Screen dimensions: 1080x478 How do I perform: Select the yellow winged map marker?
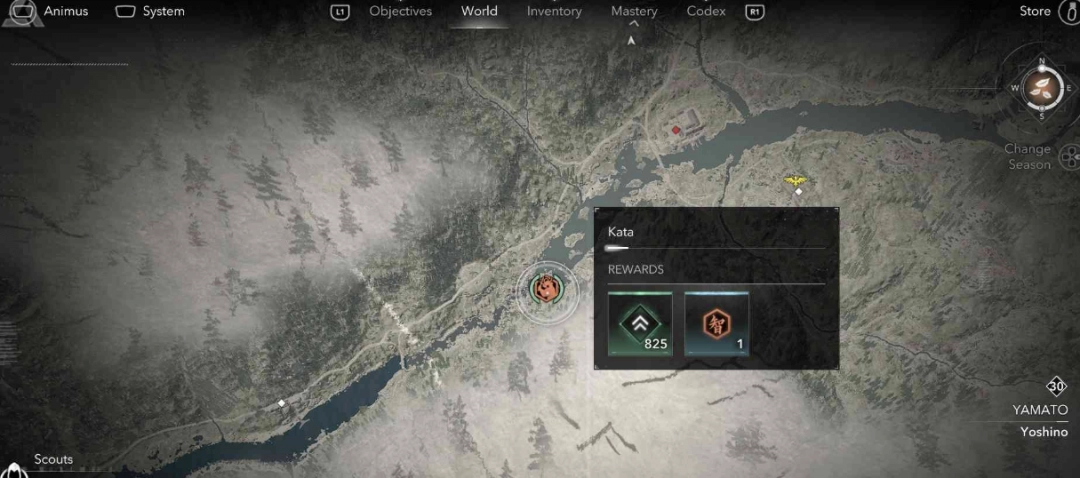tap(796, 180)
